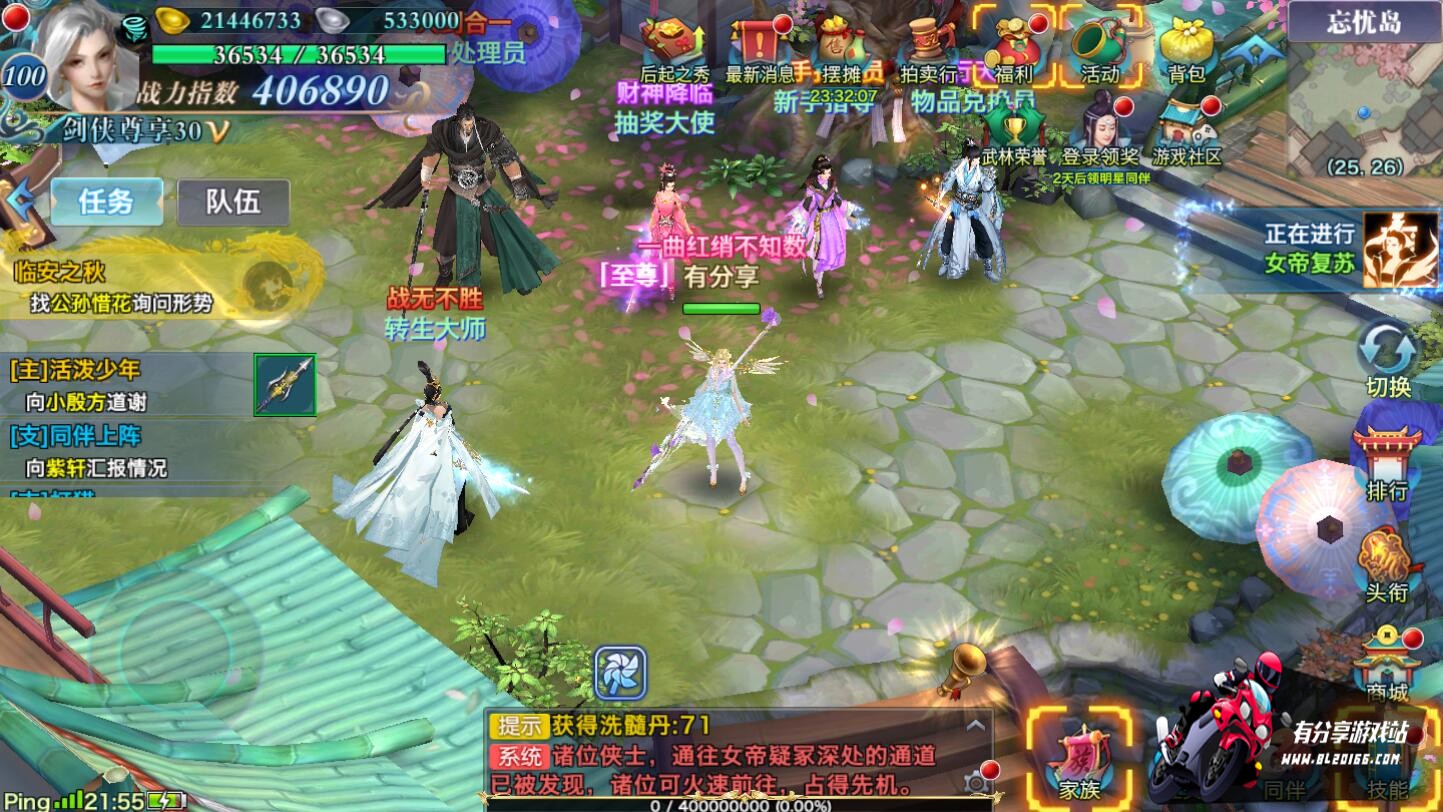The width and height of the screenshot is (1443, 812).
Task: Select the 任务 quest tab
Action: (106, 202)
